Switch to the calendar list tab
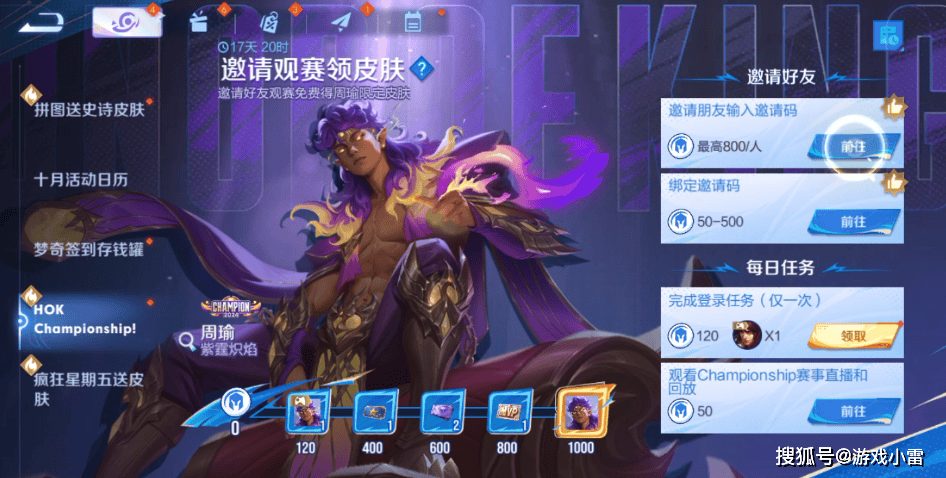The width and height of the screenshot is (946, 478). [x=412, y=21]
